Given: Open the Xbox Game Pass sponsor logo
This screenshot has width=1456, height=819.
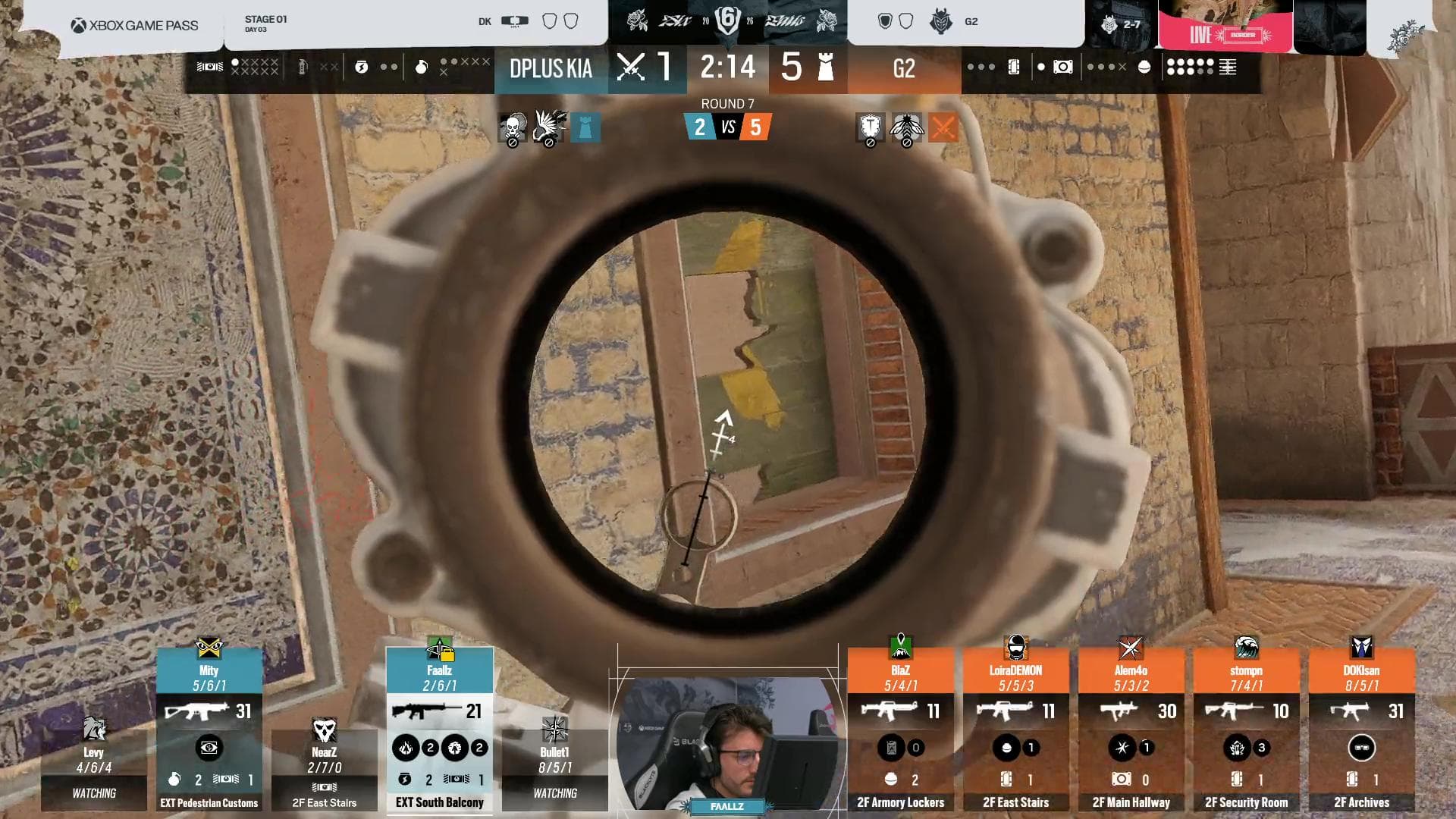Looking at the screenshot, I should 135,26.
